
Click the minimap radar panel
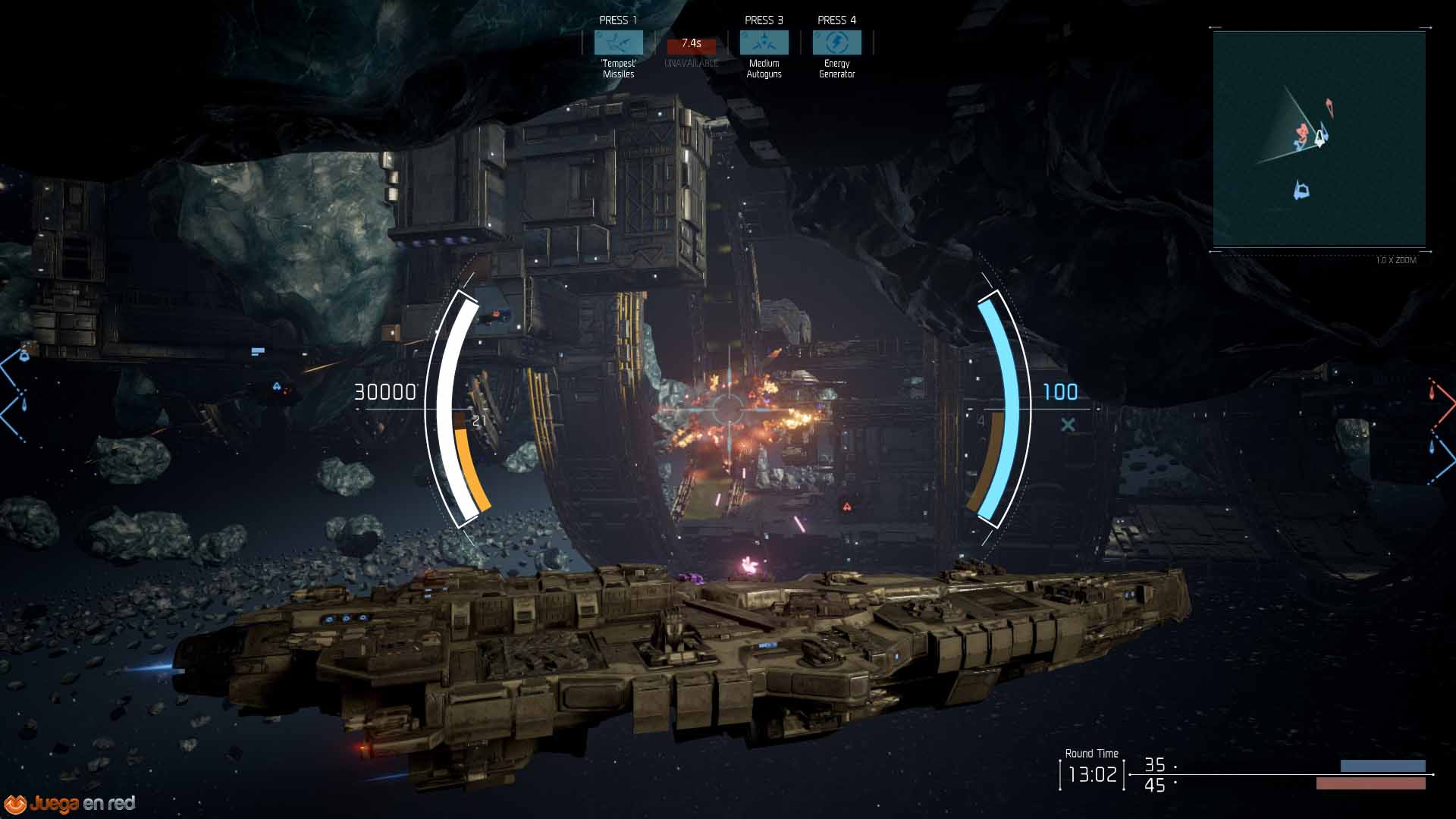(x=1319, y=140)
